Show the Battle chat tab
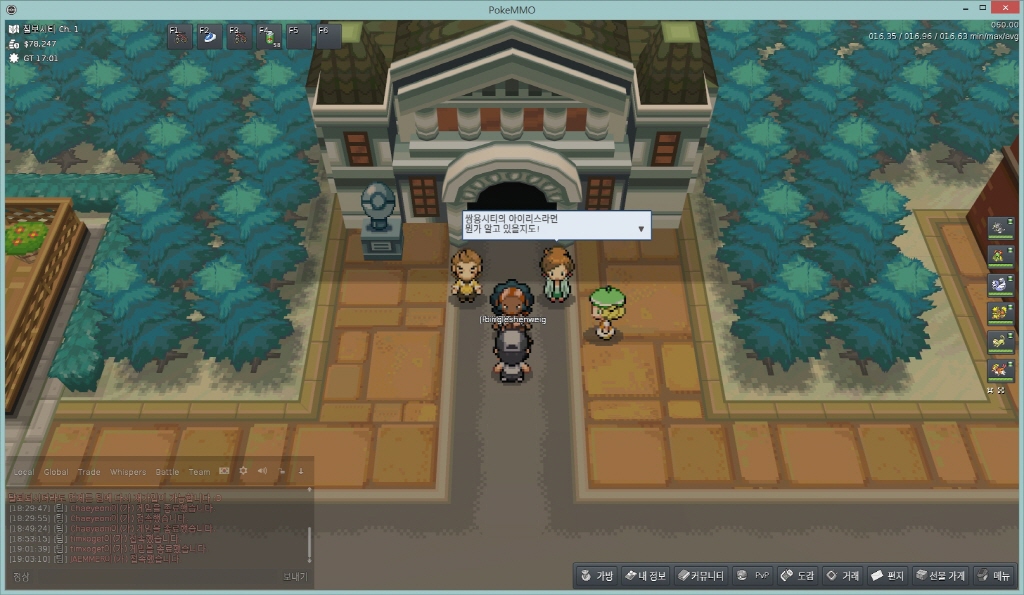 pos(167,472)
